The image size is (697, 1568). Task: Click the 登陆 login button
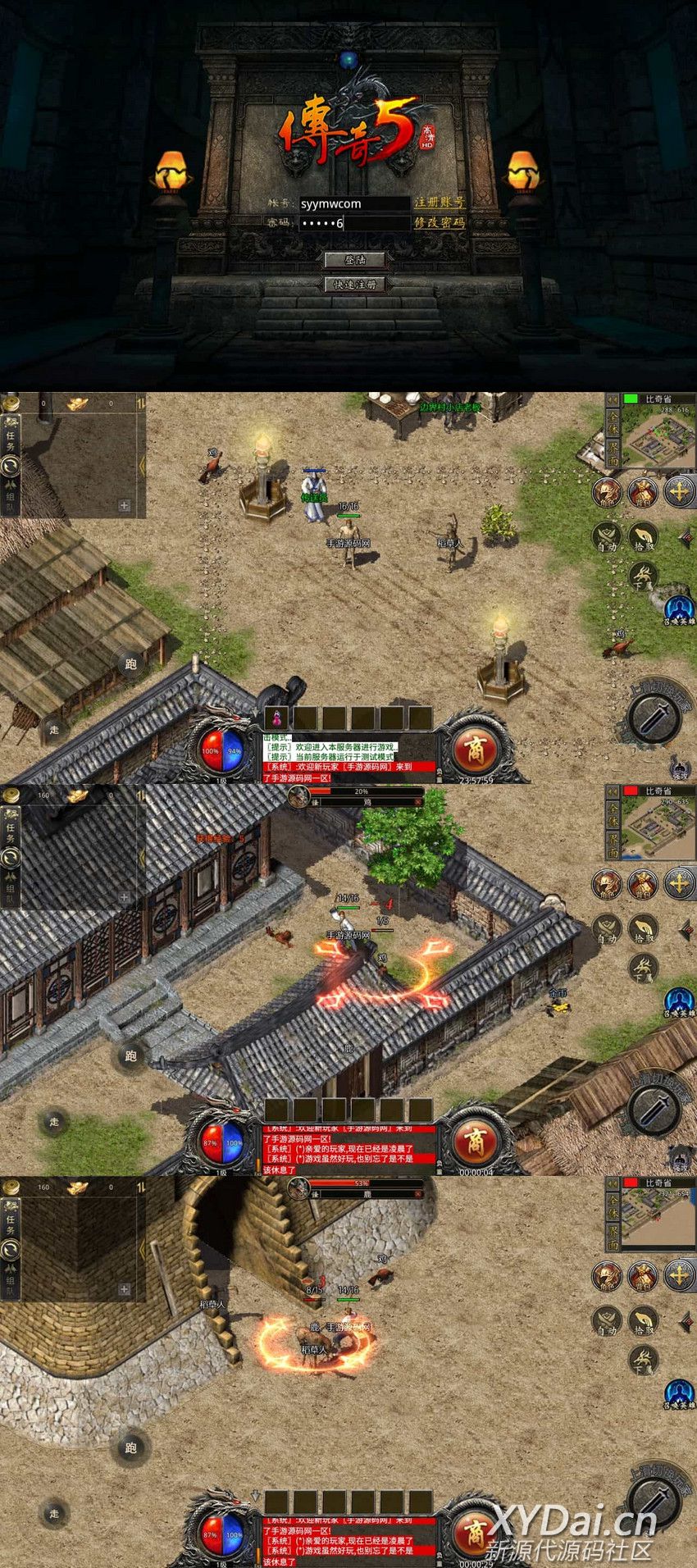tap(354, 260)
